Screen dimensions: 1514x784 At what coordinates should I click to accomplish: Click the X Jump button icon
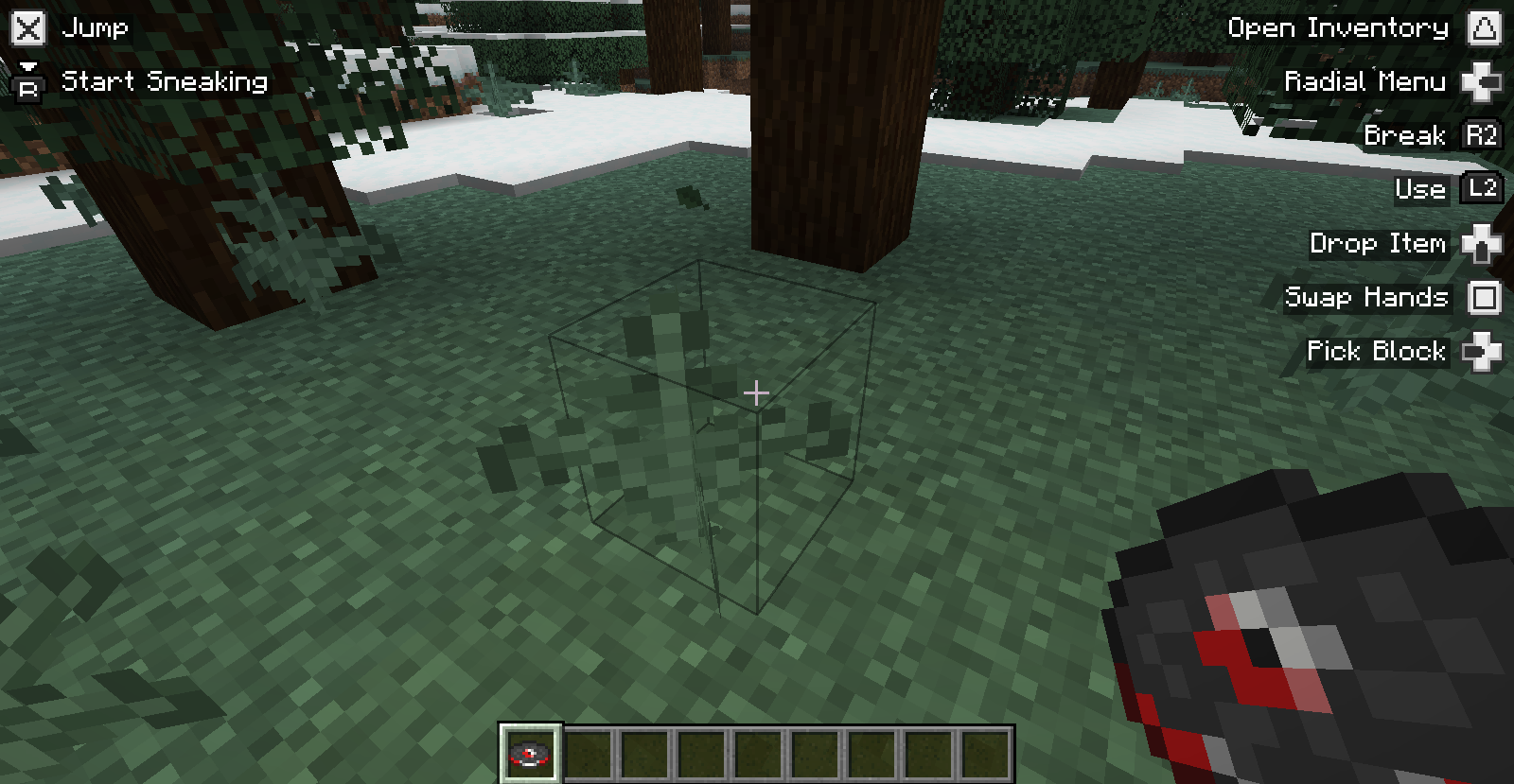tap(27, 27)
